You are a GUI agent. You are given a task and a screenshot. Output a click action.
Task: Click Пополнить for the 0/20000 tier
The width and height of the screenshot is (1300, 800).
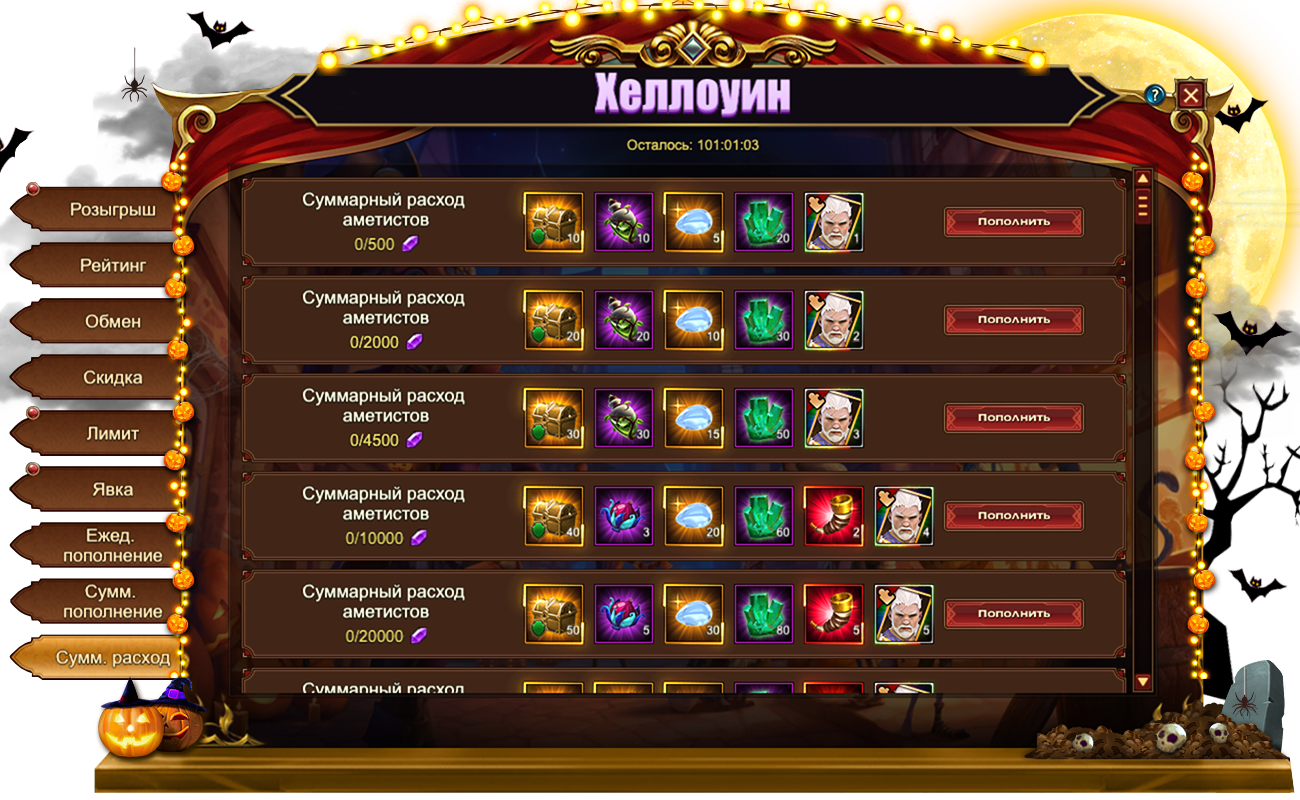1013,614
